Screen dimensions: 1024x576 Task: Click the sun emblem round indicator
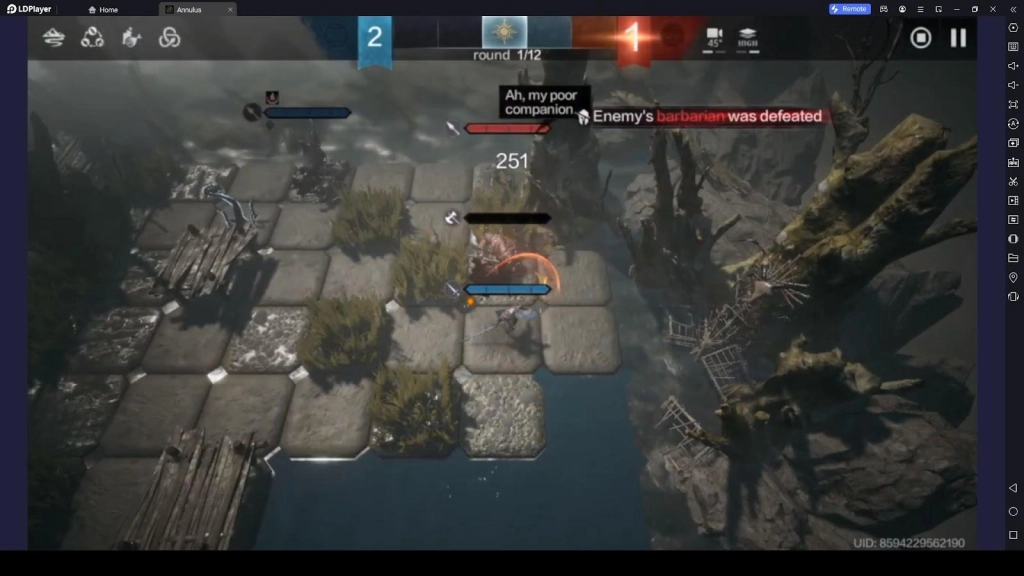point(505,33)
